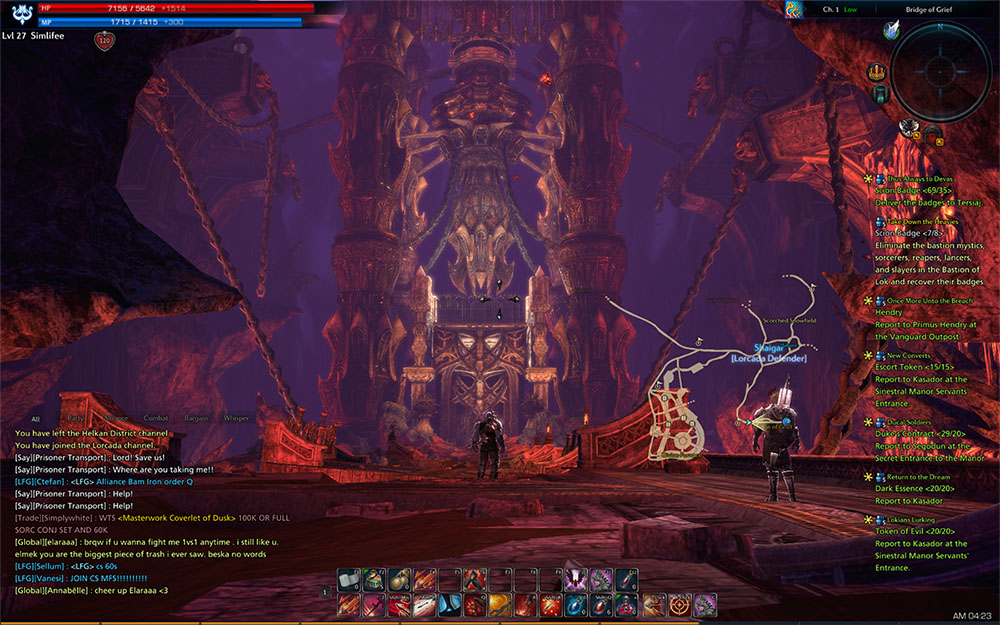Select the Whisper chat tab
The image size is (1000, 625).
(236, 418)
